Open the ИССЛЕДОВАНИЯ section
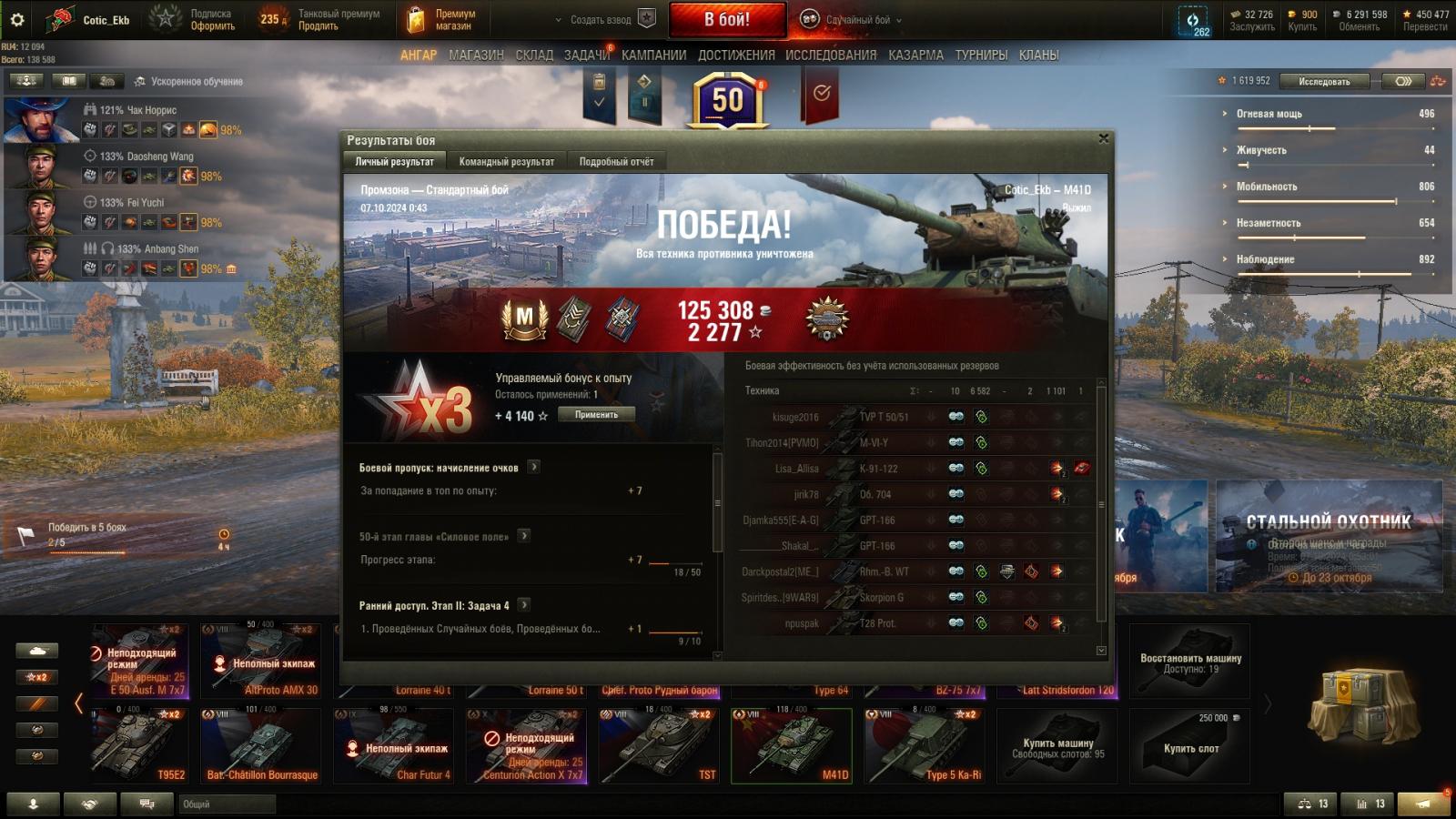 pyautogui.click(x=831, y=55)
